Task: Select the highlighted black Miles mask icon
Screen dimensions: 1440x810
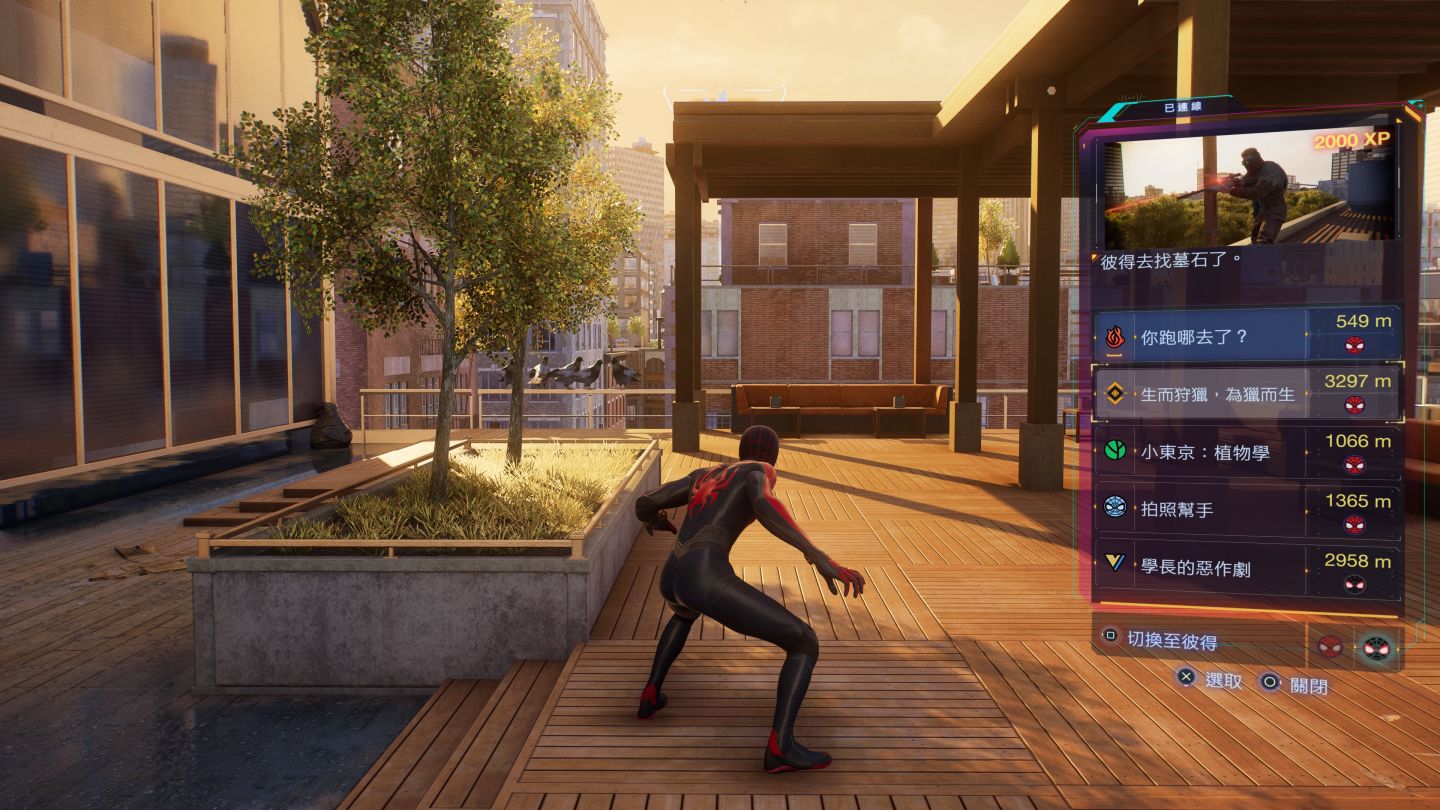Action: (1377, 647)
